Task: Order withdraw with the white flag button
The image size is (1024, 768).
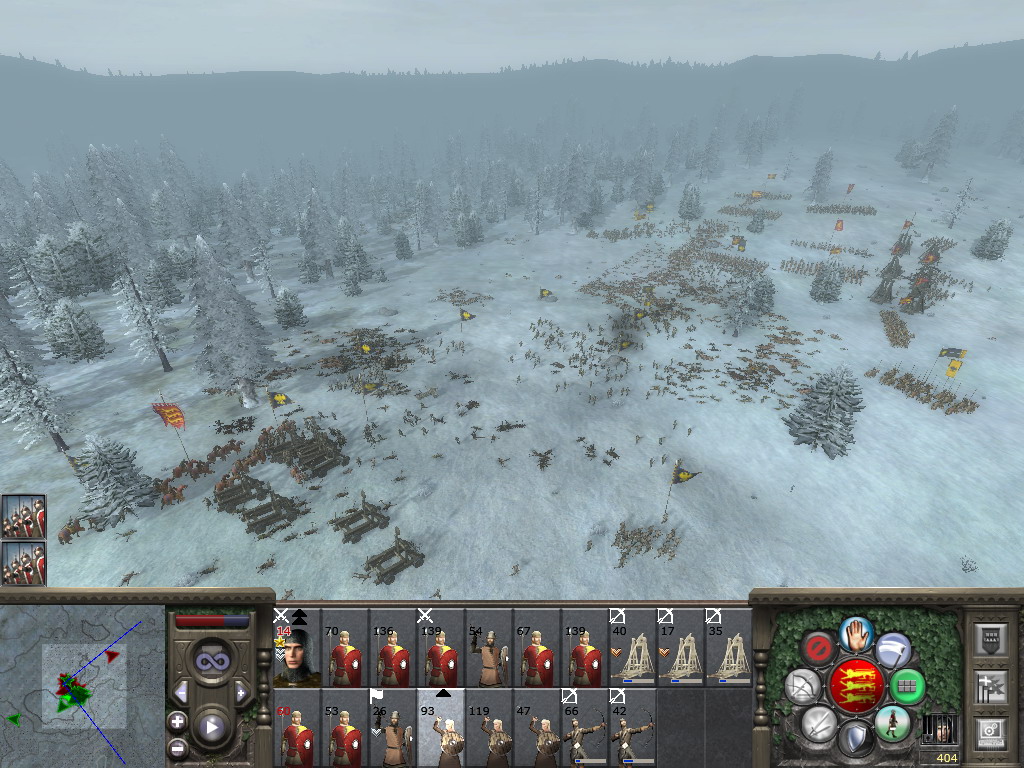Action: (895, 650)
